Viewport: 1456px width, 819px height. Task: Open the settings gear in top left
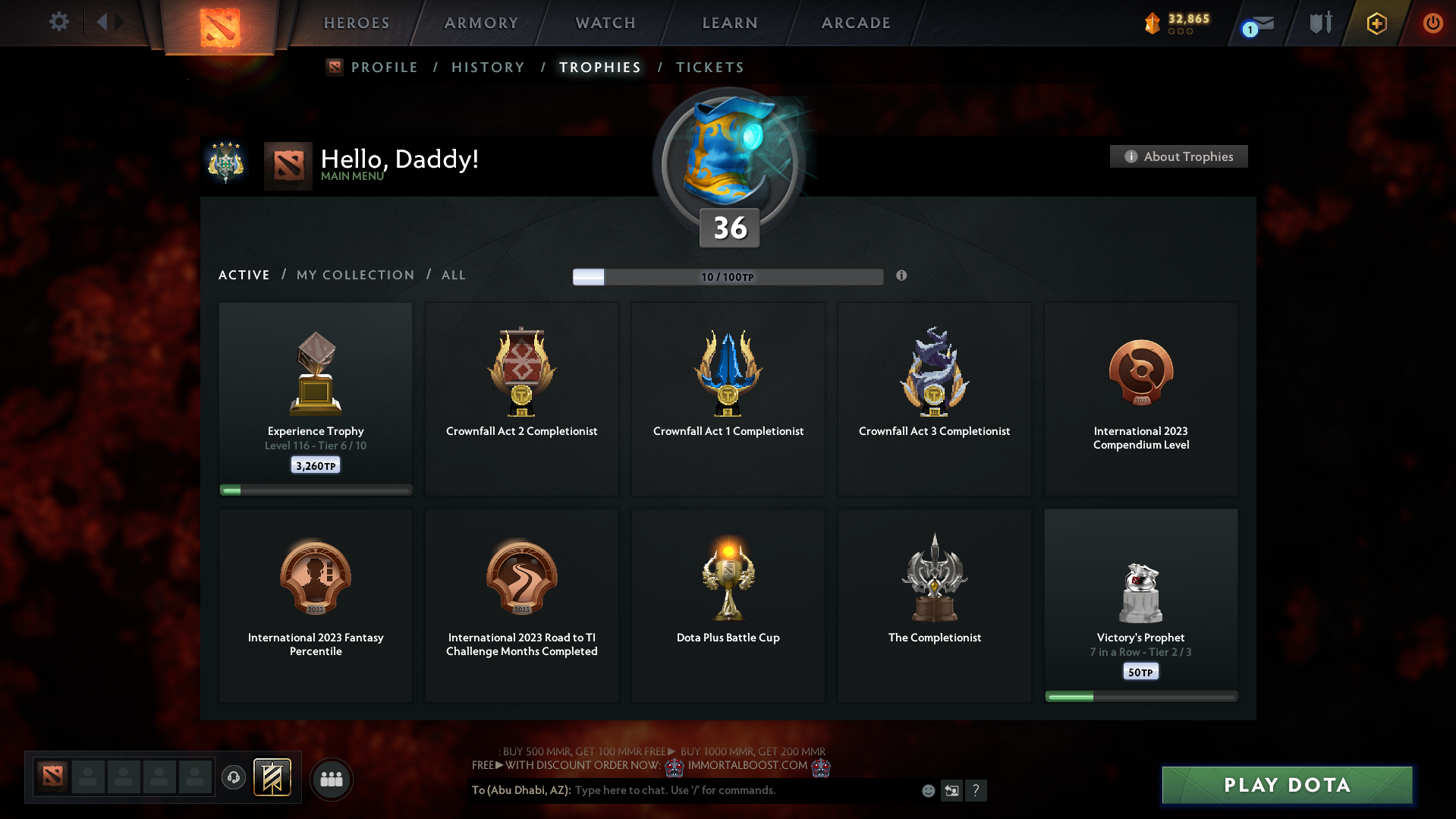pos(58,22)
